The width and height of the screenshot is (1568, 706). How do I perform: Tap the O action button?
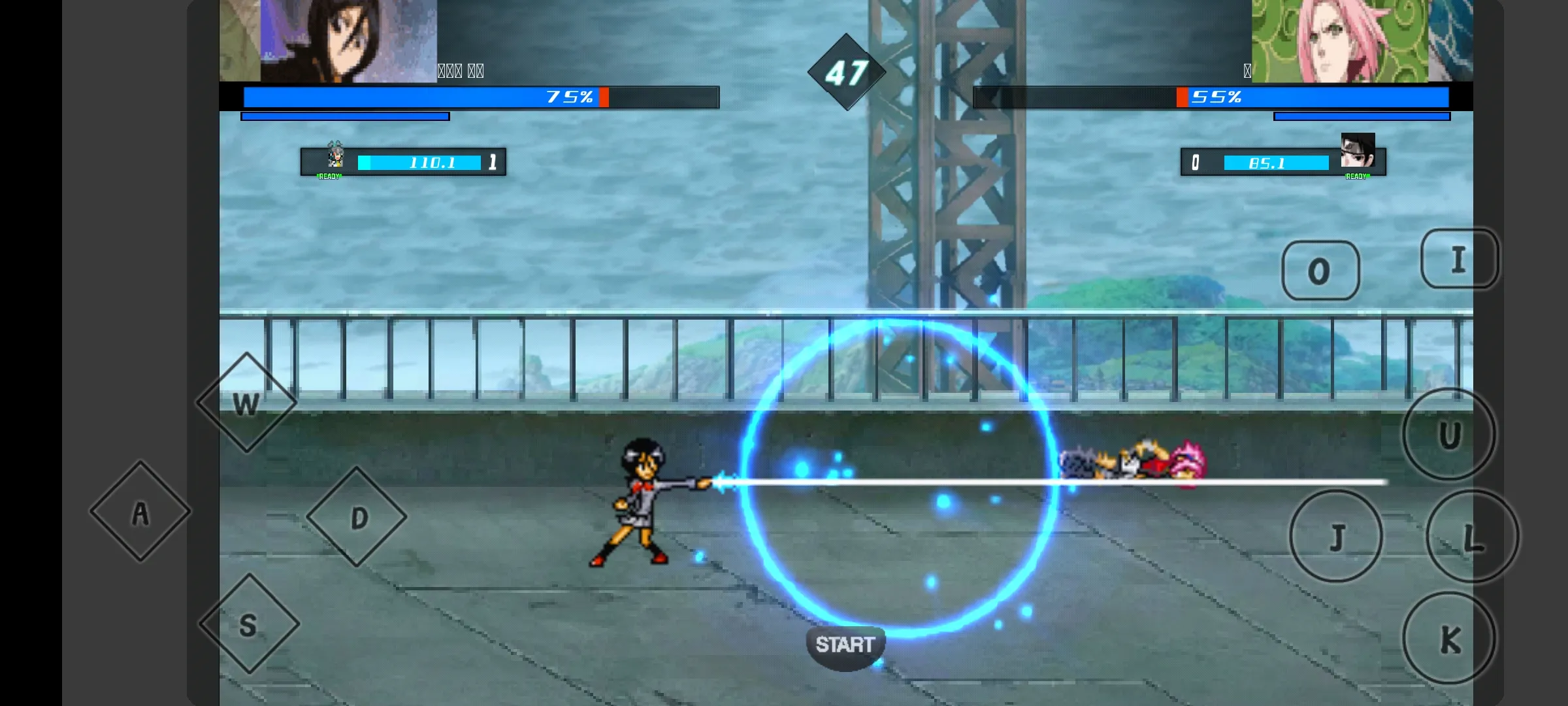(x=1320, y=271)
